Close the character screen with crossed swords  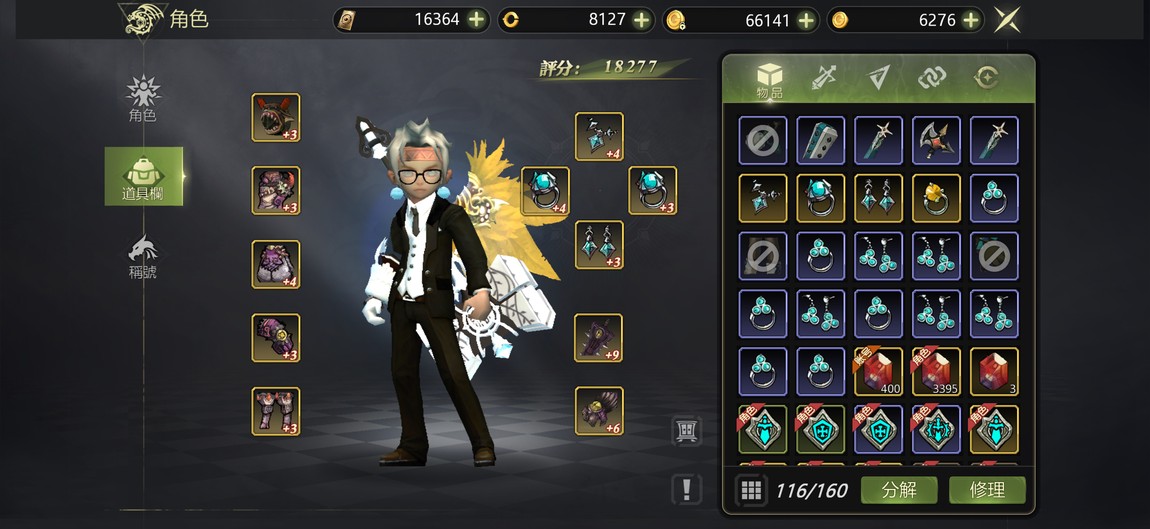point(1007,20)
